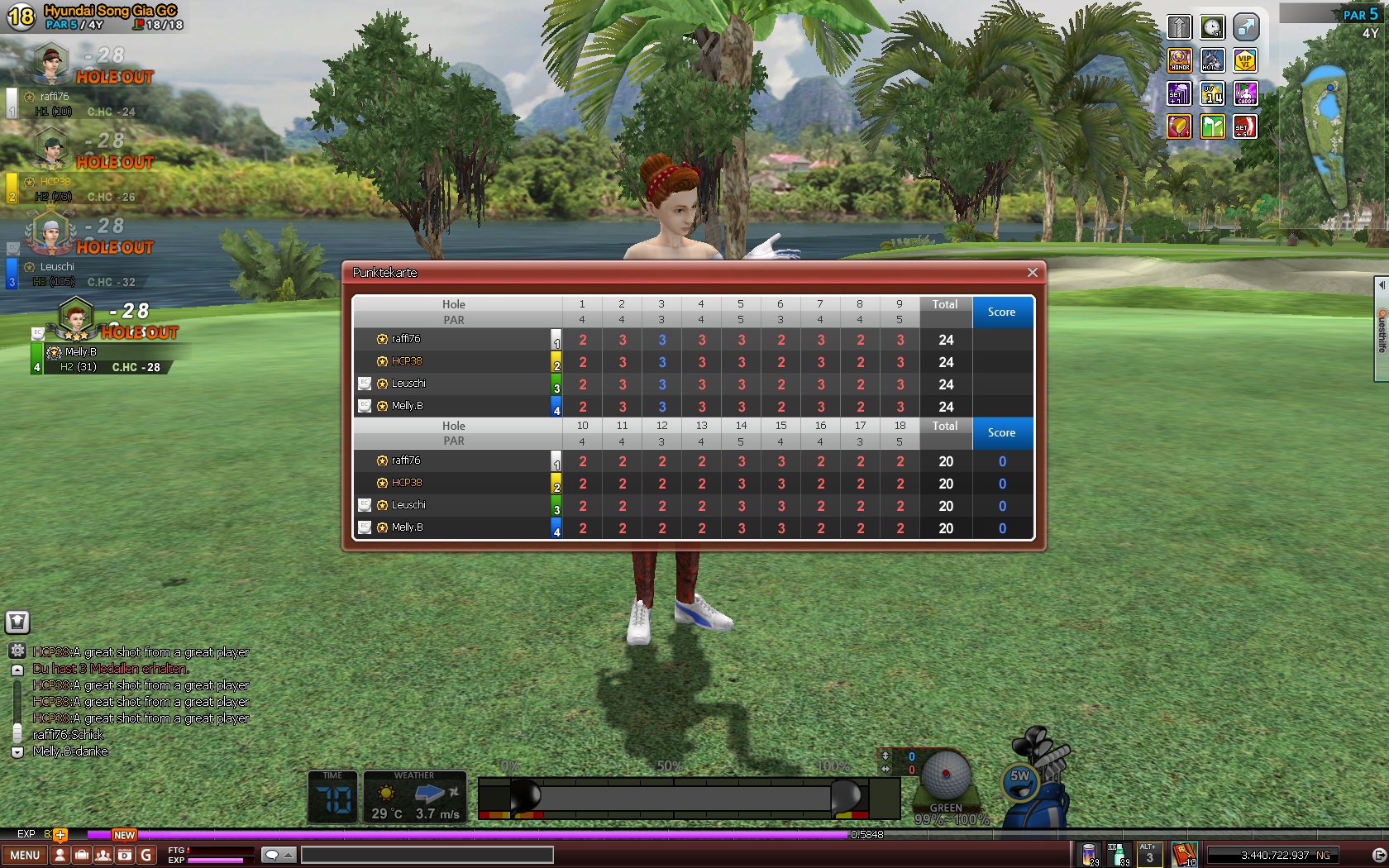The width and height of the screenshot is (1389, 868).
Task: Open the daily calendar icon
Action: pos(124,856)
